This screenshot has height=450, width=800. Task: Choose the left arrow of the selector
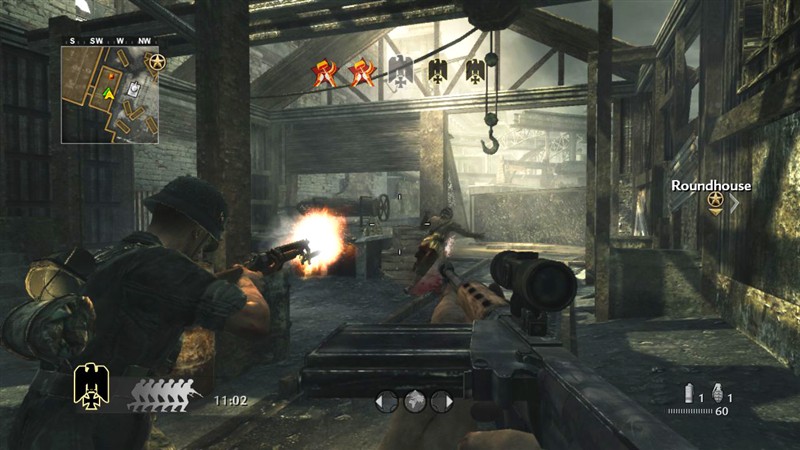tap(385, 401)
